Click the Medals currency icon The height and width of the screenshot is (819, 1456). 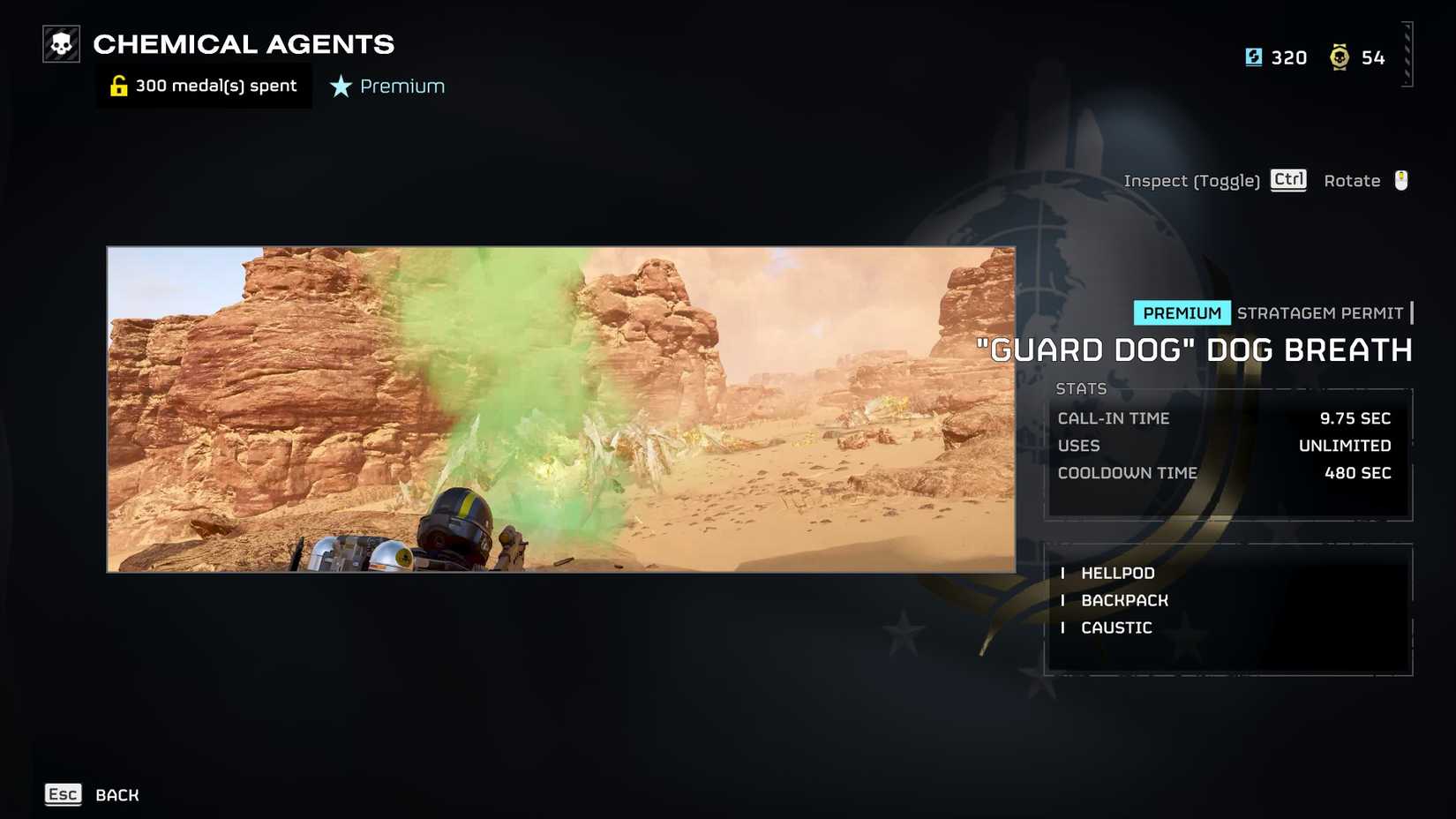1340,56
